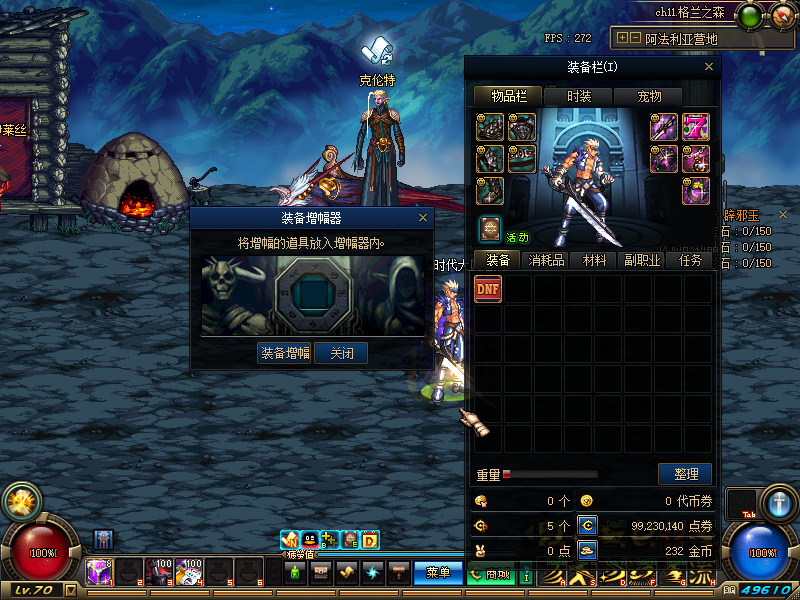View the 任务 items tab
The image size is (800, 600).
point(690,260)
